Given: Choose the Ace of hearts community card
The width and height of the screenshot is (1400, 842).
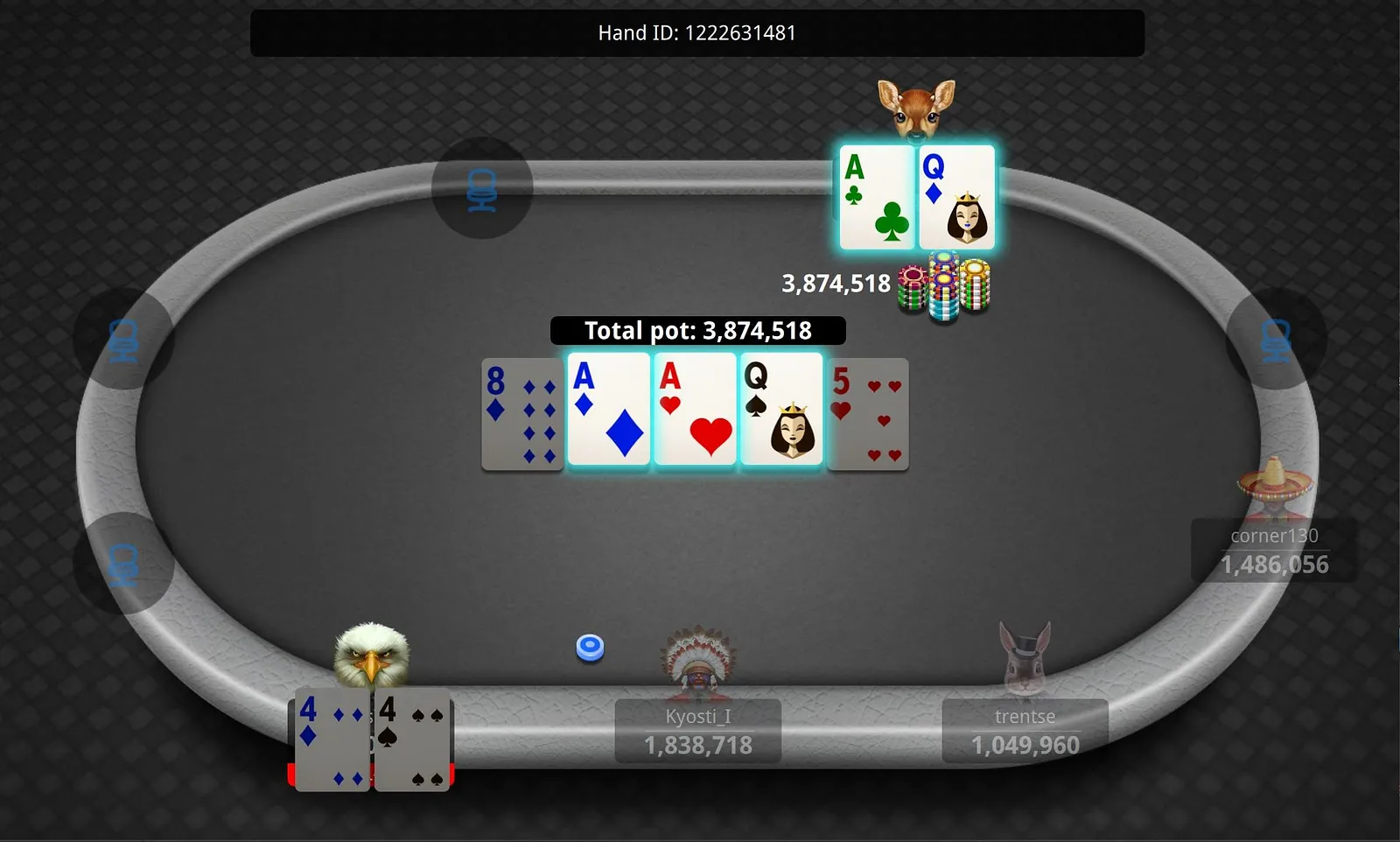Looking at the screenshot, I should (695, 410).
